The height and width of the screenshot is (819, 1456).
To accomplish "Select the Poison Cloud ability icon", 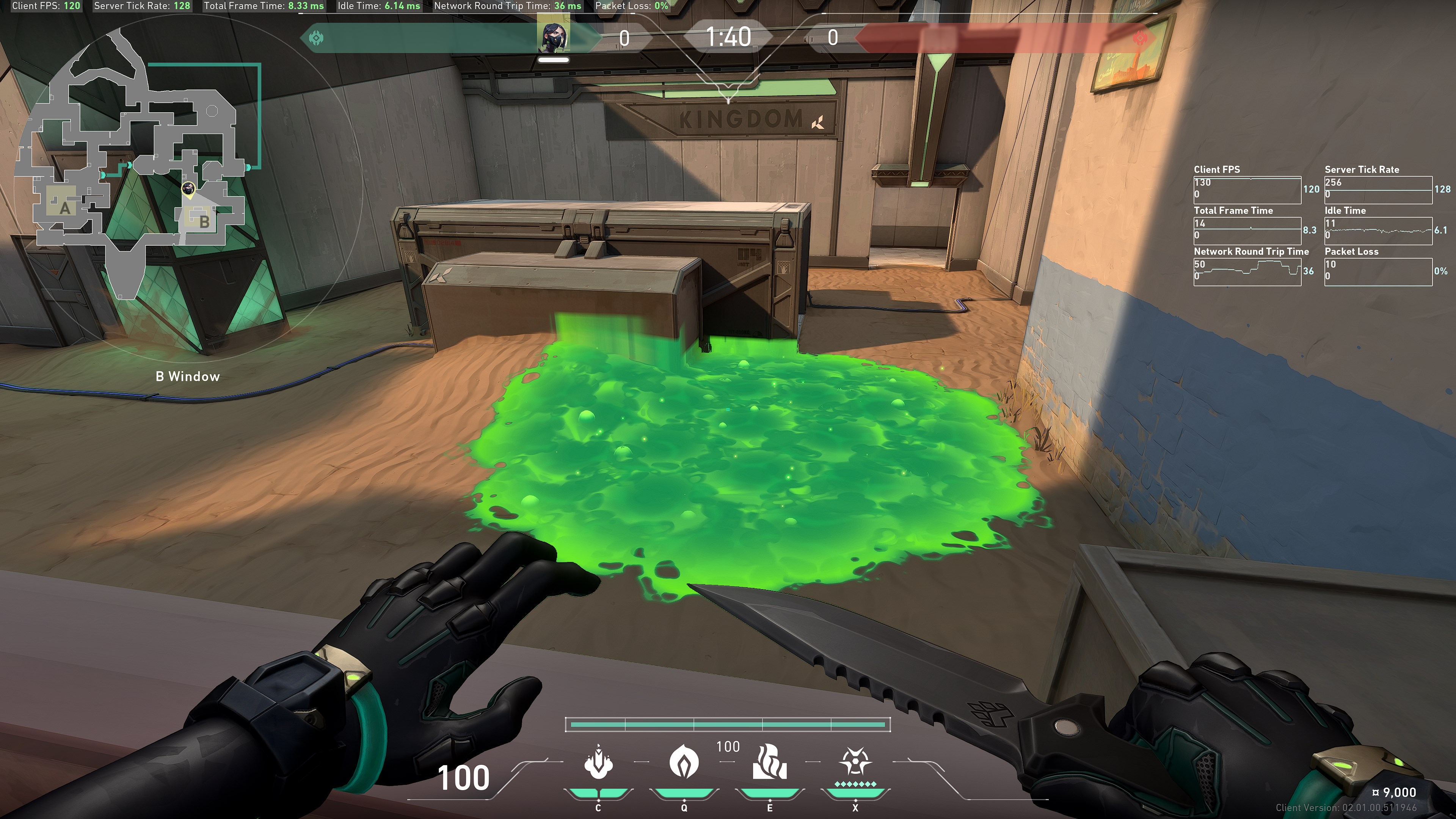I will (x=684, y=761).
